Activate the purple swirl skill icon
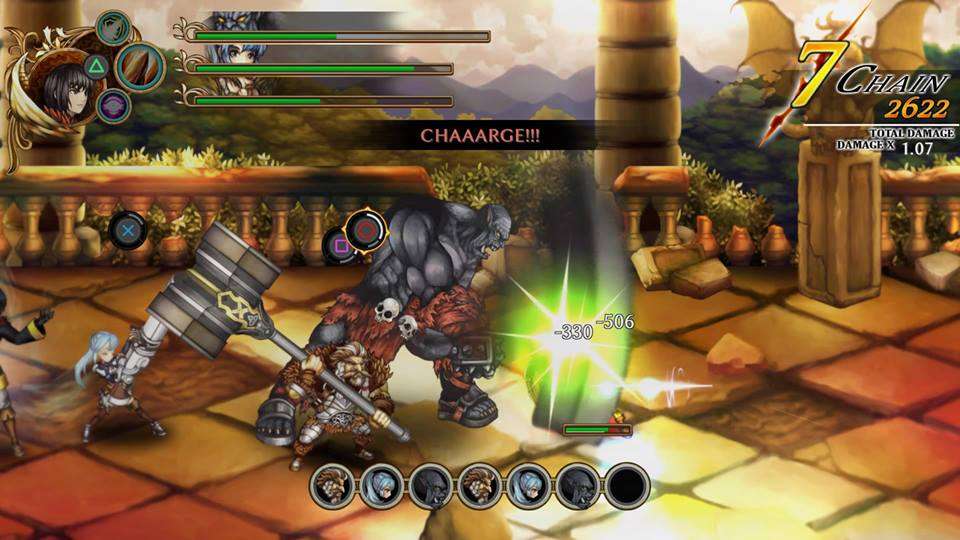 pyautogui.click(x=114, y=105)
